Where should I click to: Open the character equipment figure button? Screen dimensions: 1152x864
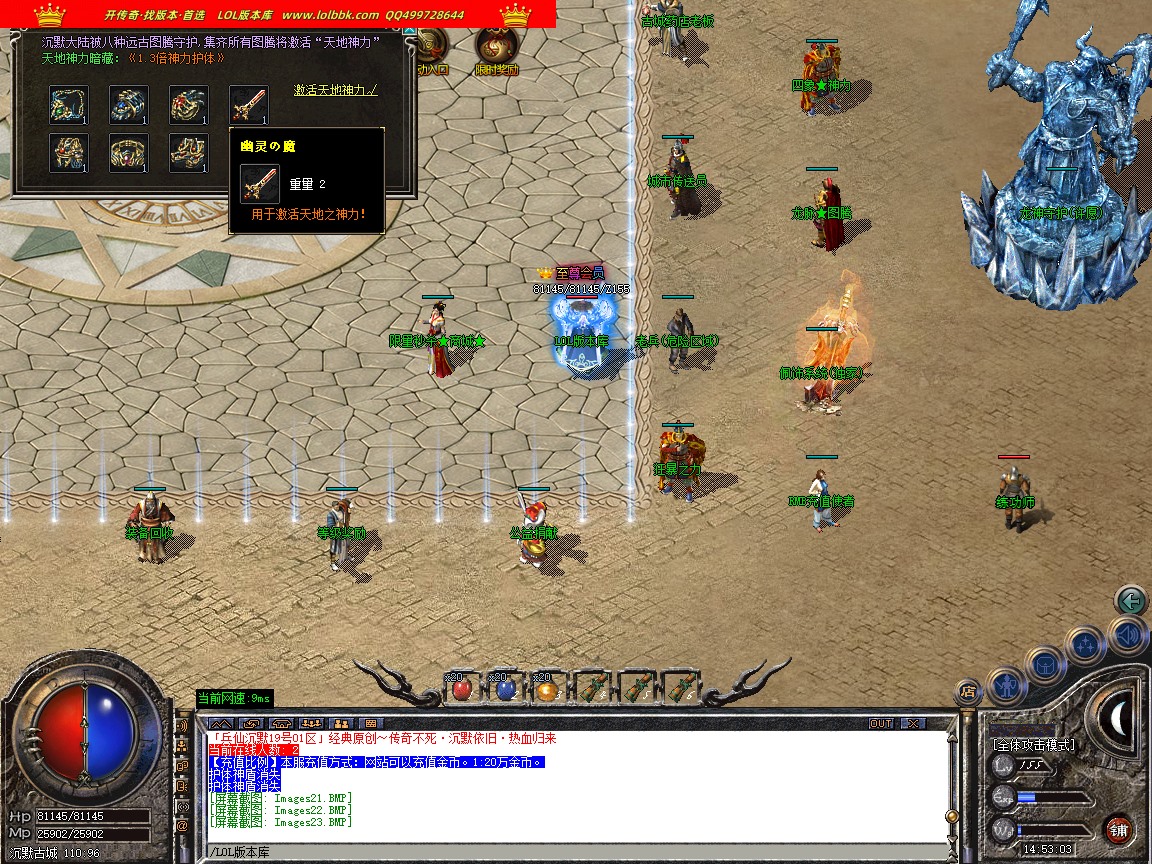point(1006,685)
